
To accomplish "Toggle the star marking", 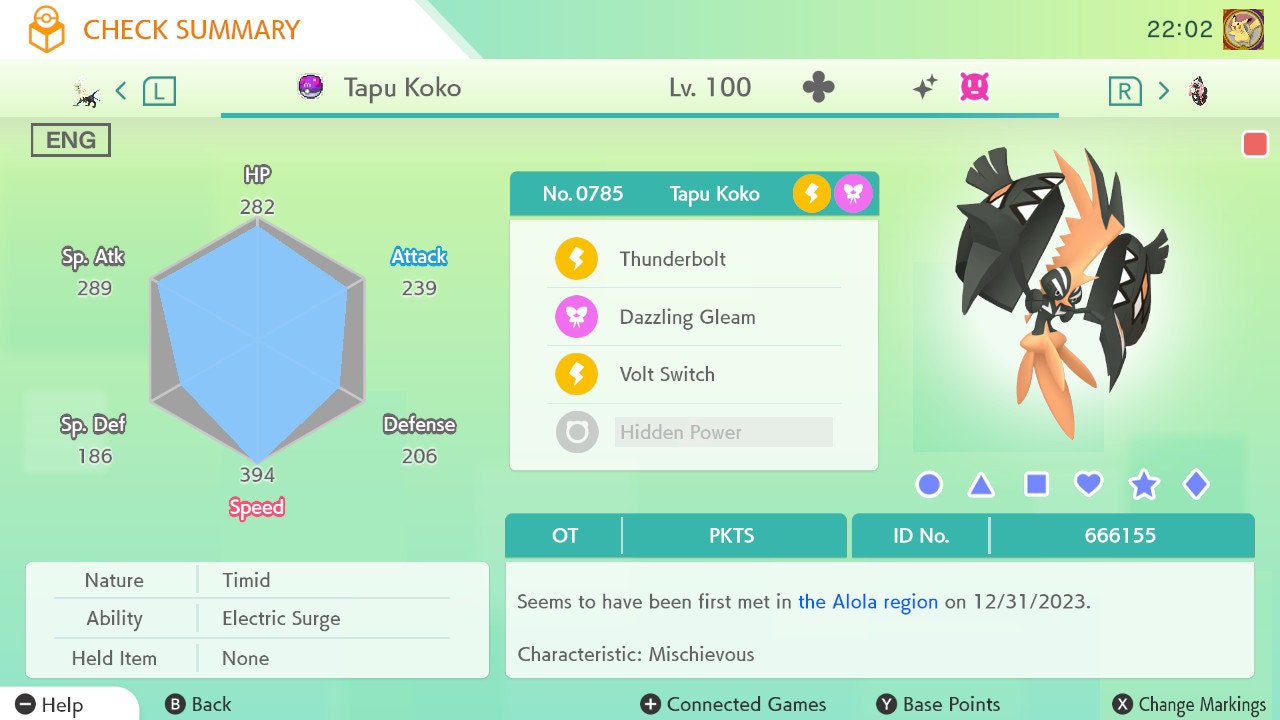I will click(x=1143, y=485).
